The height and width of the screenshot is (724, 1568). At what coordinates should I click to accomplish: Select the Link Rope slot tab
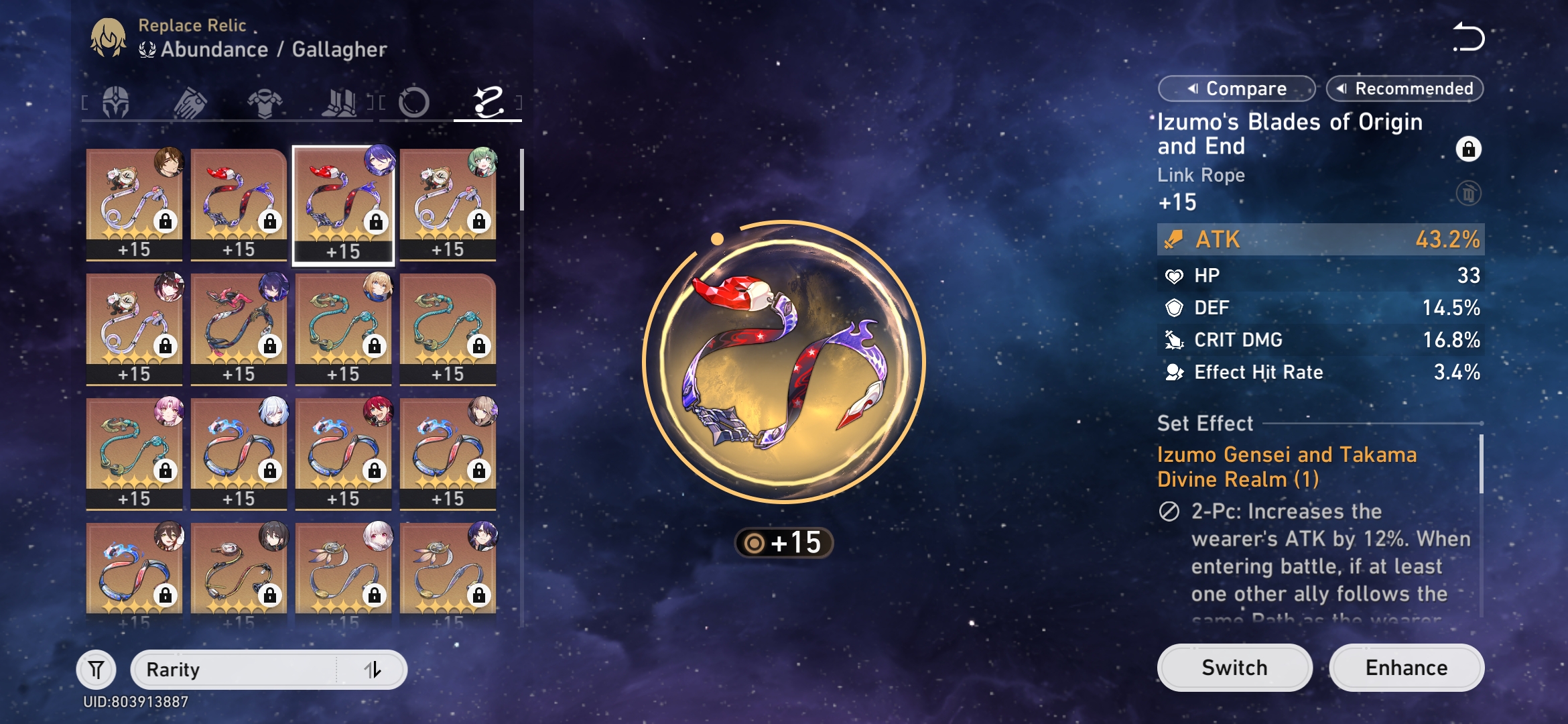pyautogui.click(x=488, y=102)
